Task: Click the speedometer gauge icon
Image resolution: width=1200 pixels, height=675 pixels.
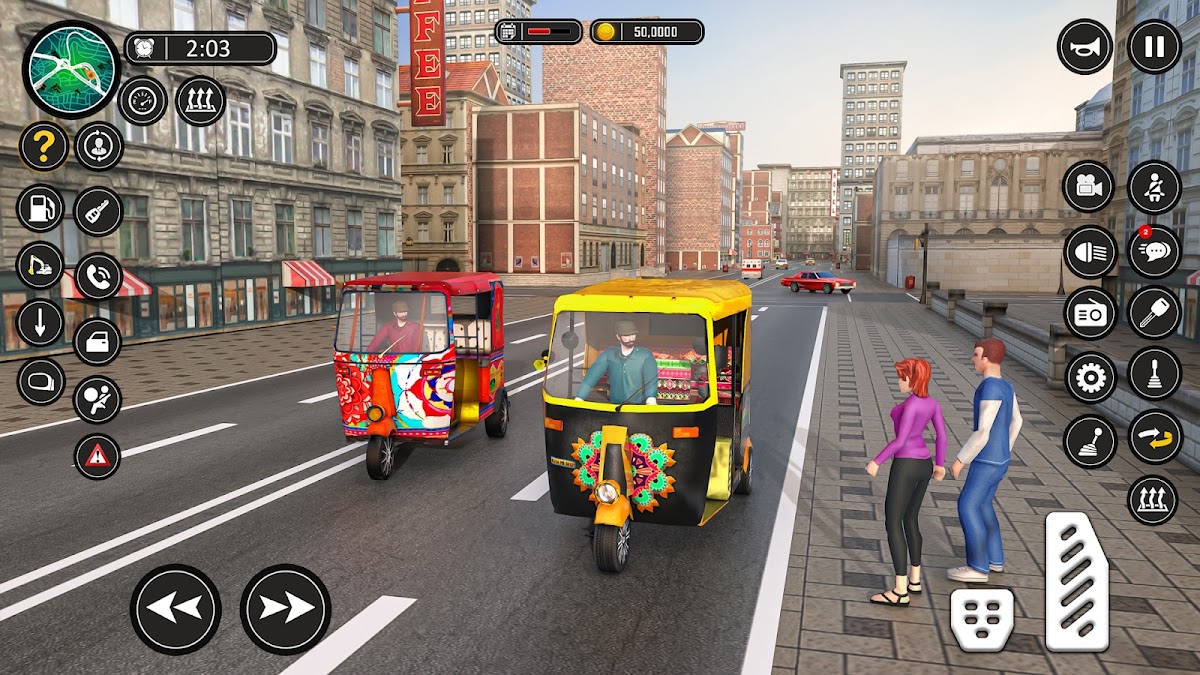Action: (x=142, y=101)
